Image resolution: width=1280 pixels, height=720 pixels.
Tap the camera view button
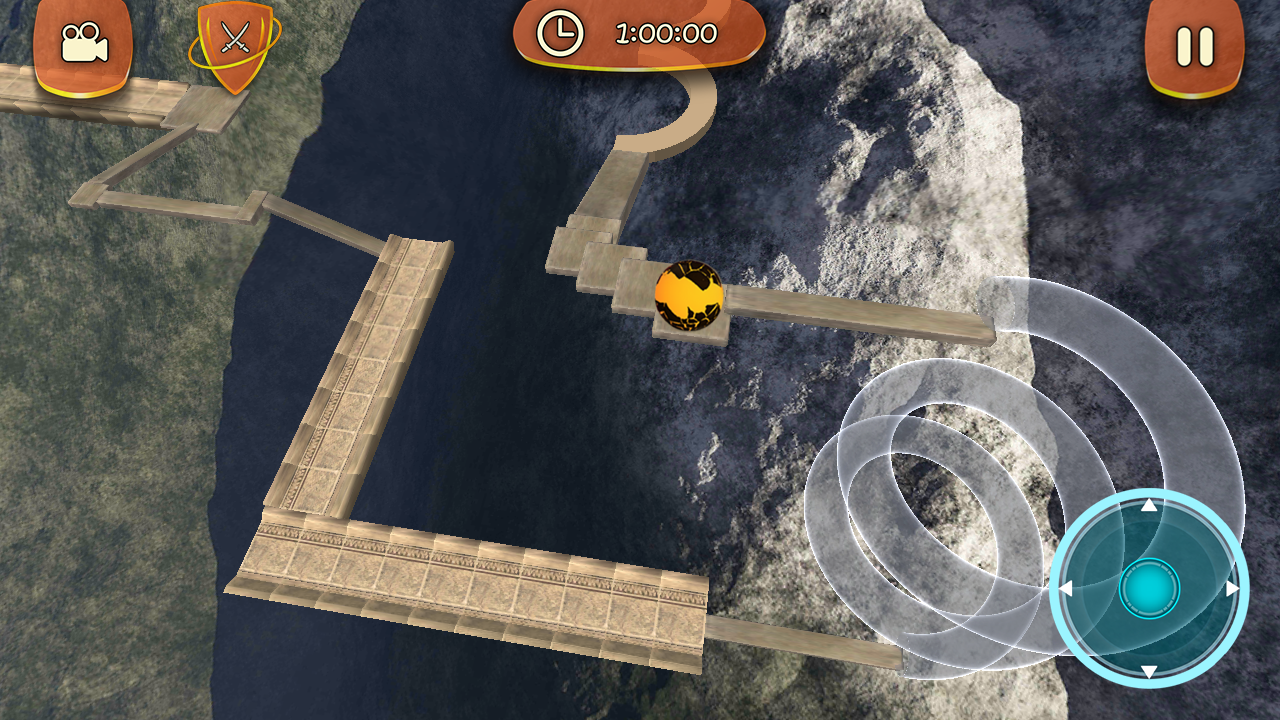point(84,45)
